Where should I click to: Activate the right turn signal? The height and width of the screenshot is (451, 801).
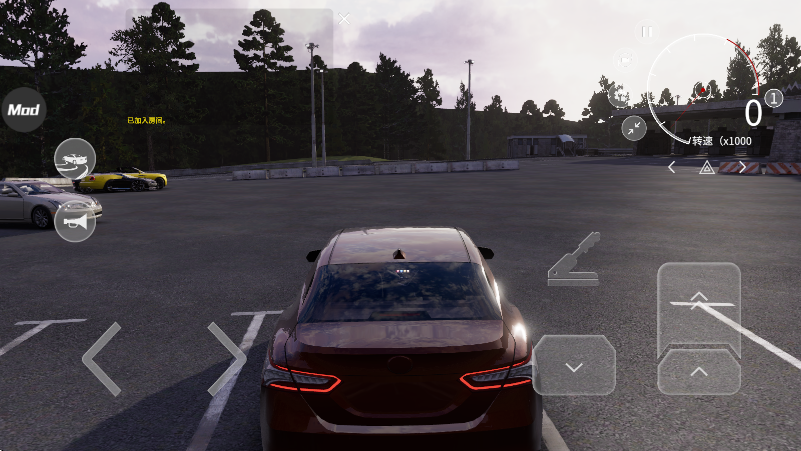point(742,168)
